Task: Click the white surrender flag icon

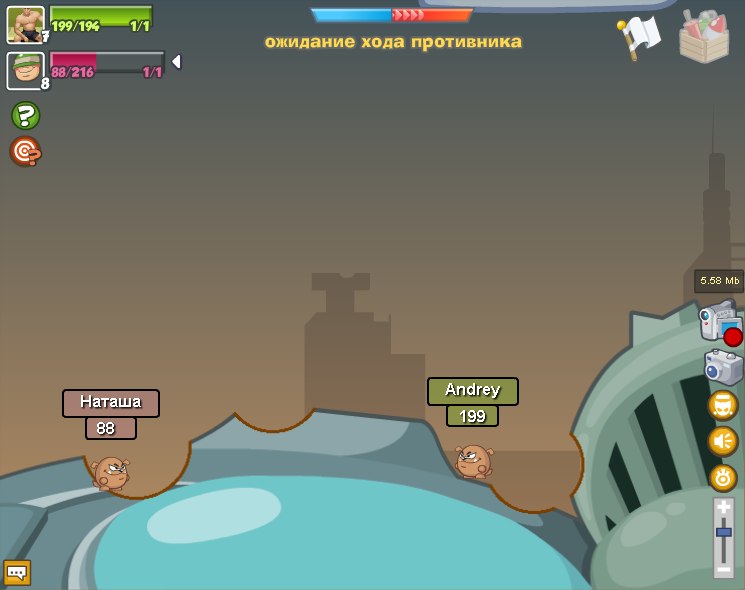Action: pyautogui.click(x=639, y=36)
